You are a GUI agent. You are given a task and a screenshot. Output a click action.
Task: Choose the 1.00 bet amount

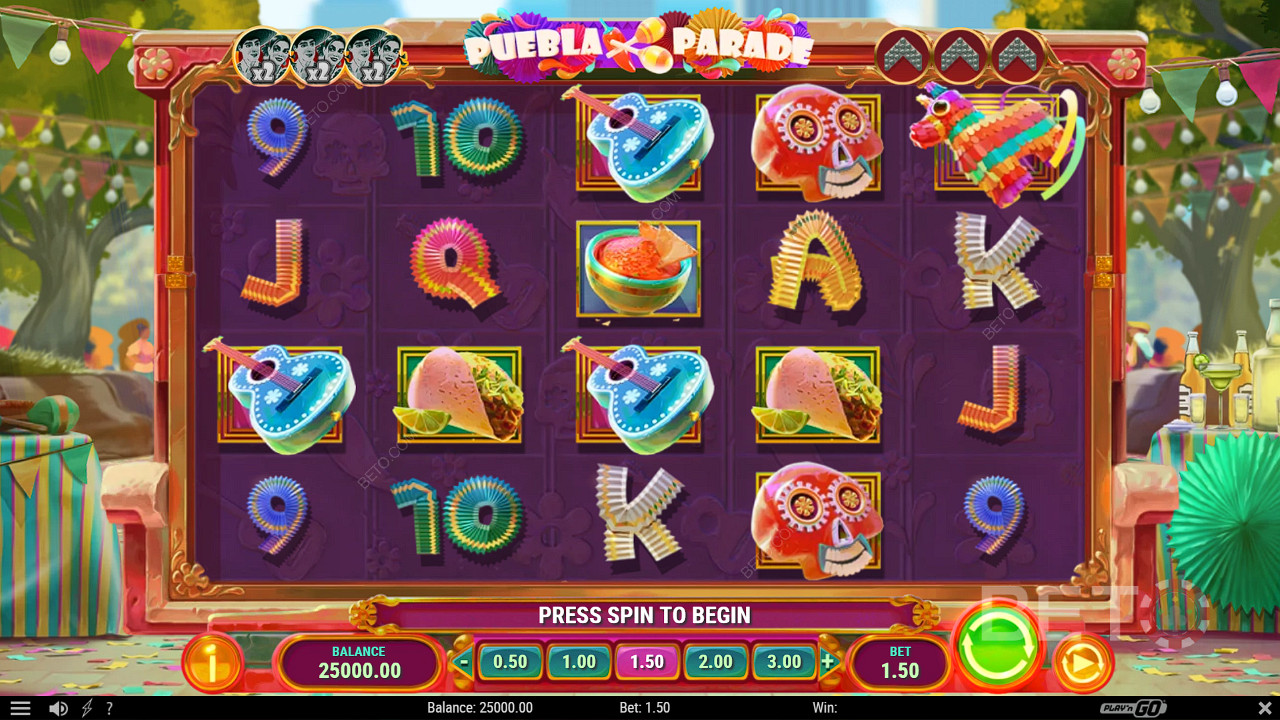click(578, 662)
